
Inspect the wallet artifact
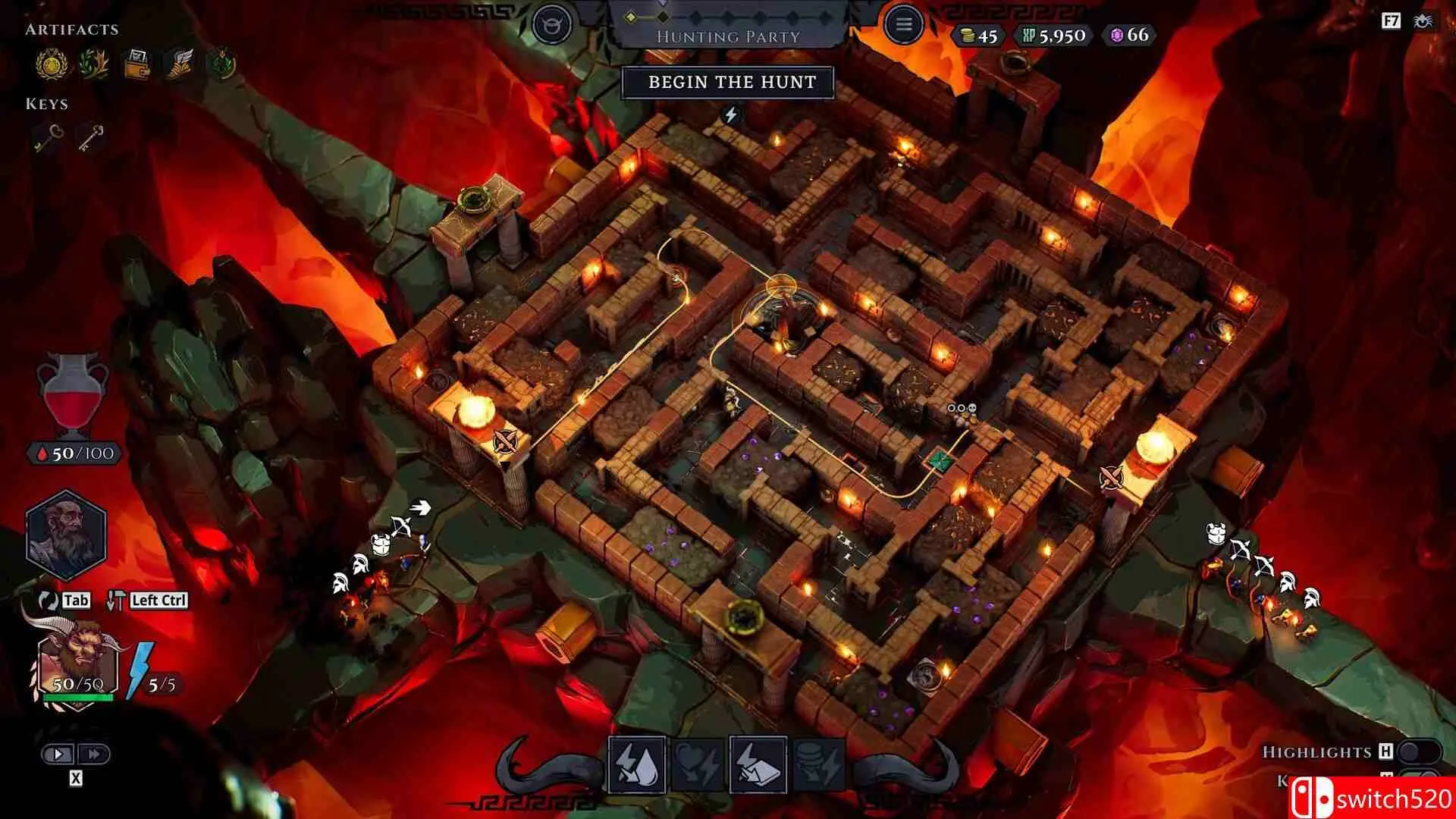click(x=138, y=64)
